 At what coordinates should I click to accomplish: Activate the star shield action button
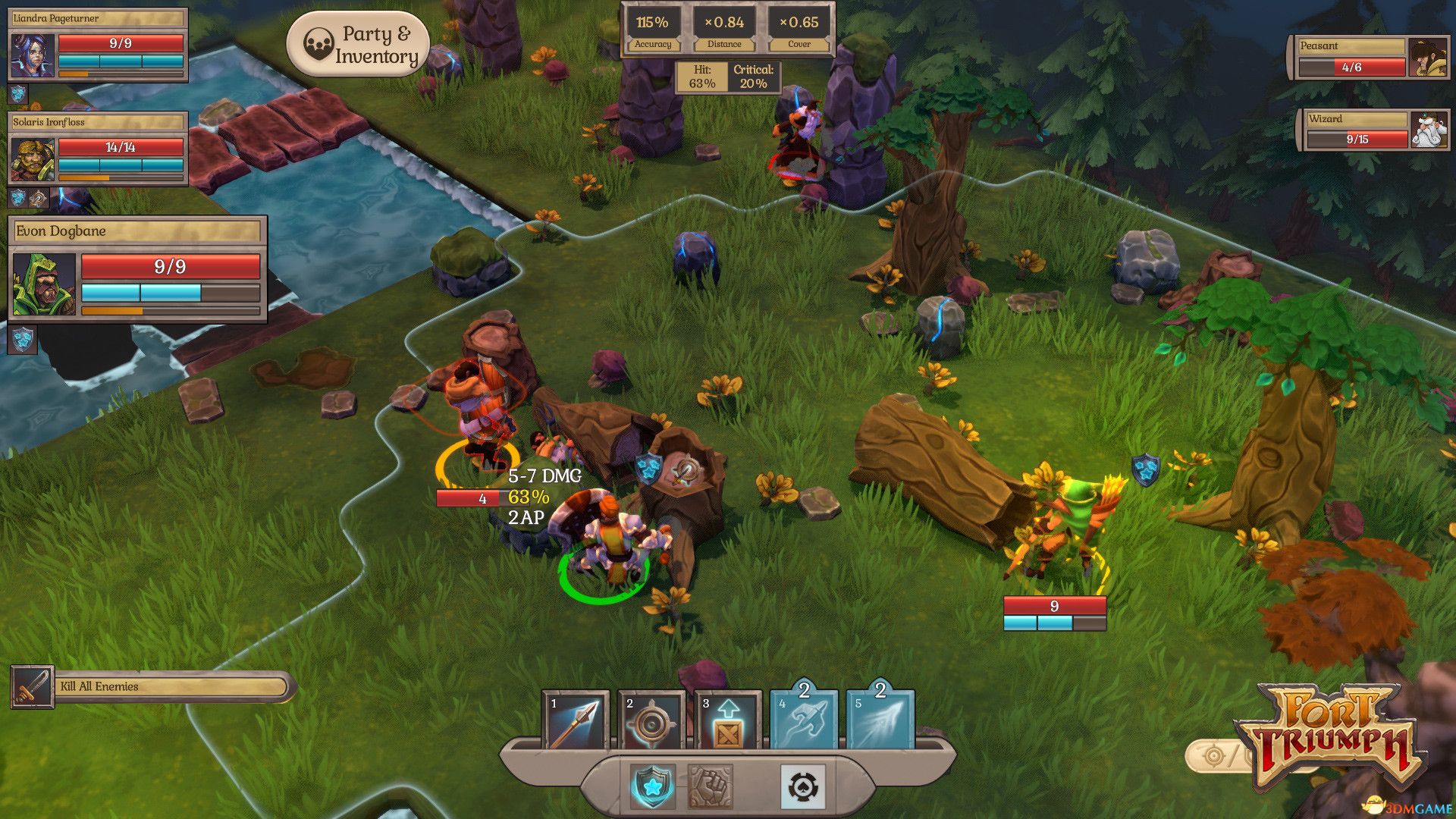pyautogui.click(x=652, y=786)
